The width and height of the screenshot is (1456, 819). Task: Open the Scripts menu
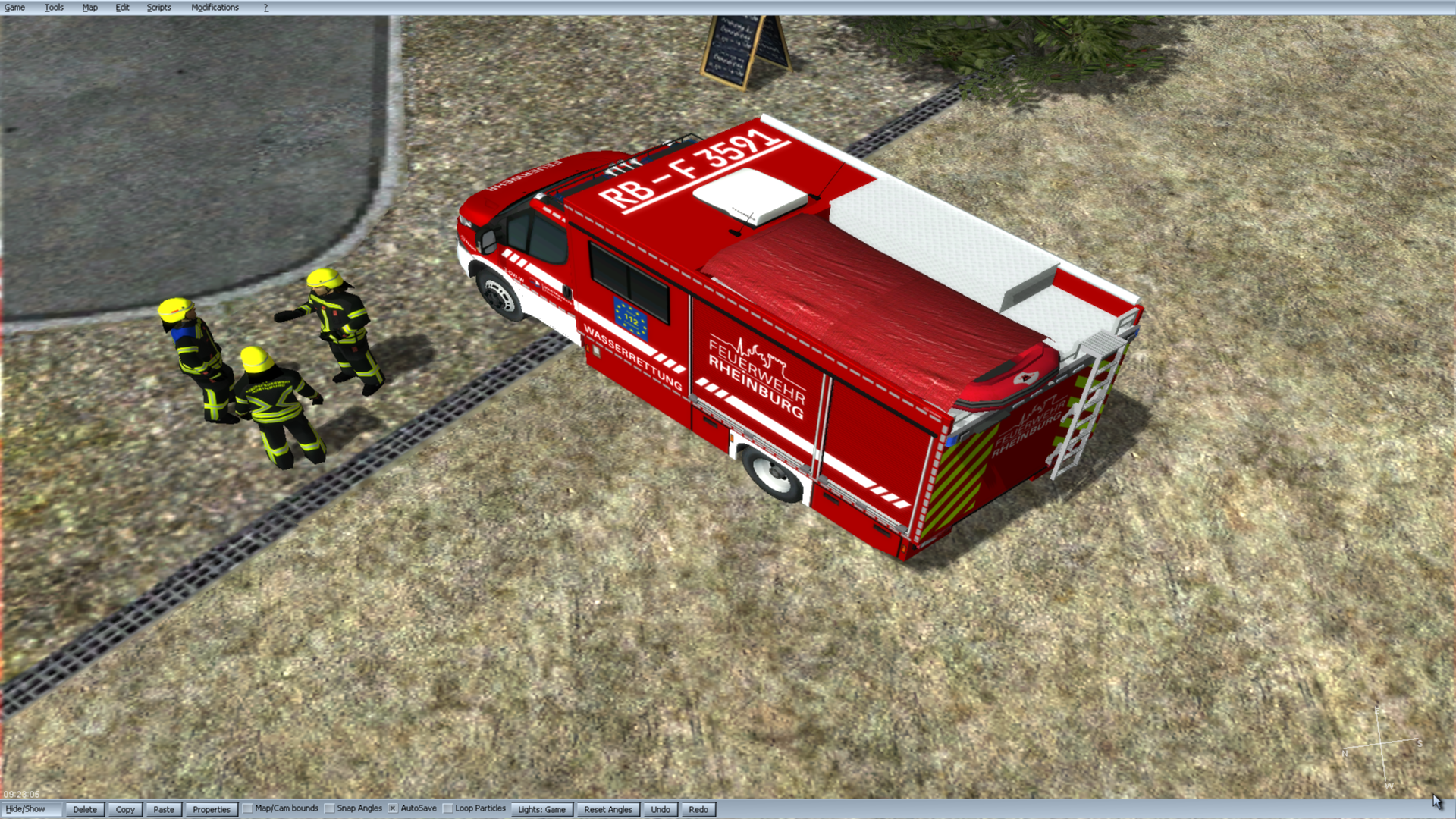point(158,8)
